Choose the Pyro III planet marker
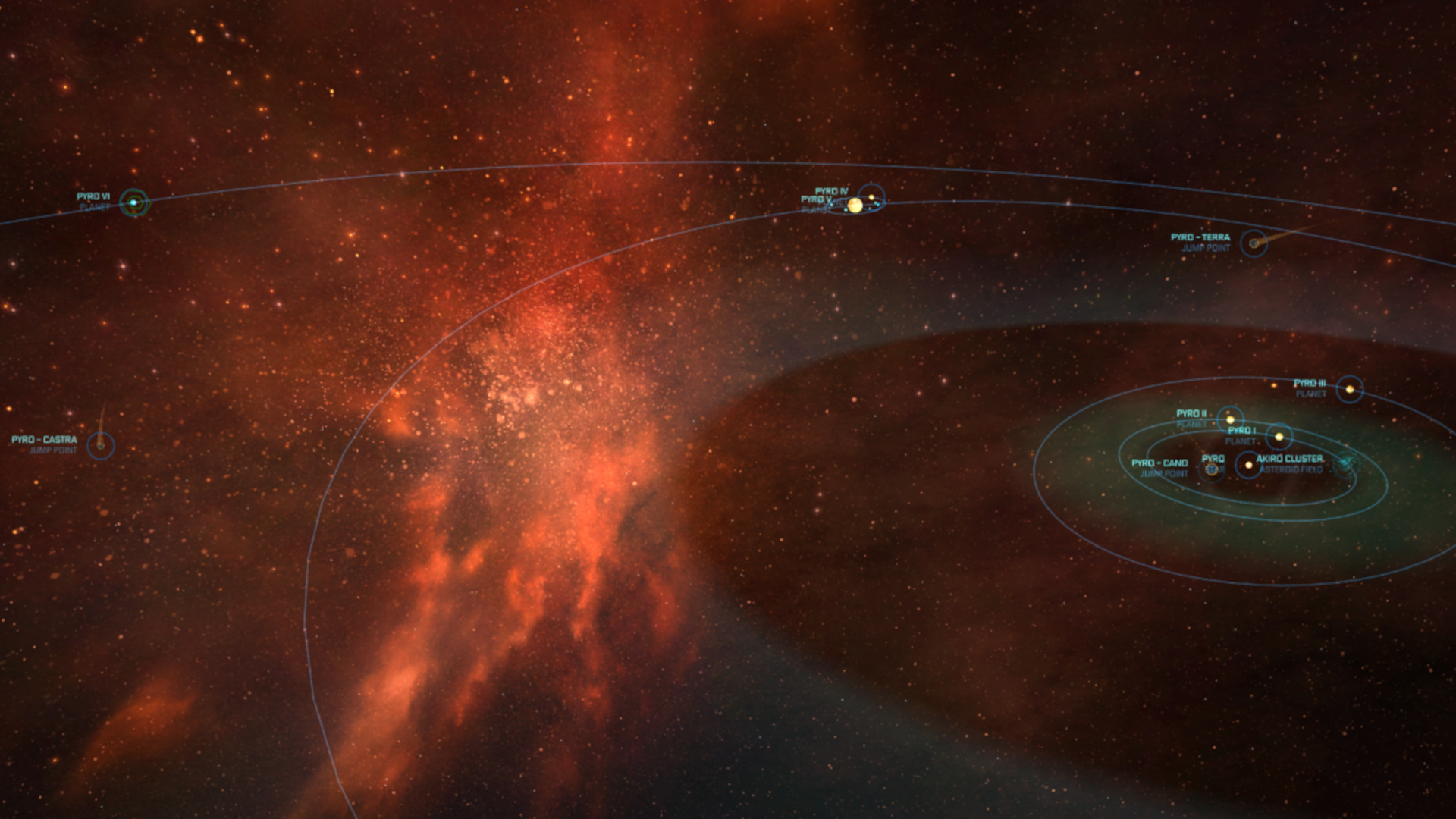Screen dimensions: 1456x819 [1350, 390]
